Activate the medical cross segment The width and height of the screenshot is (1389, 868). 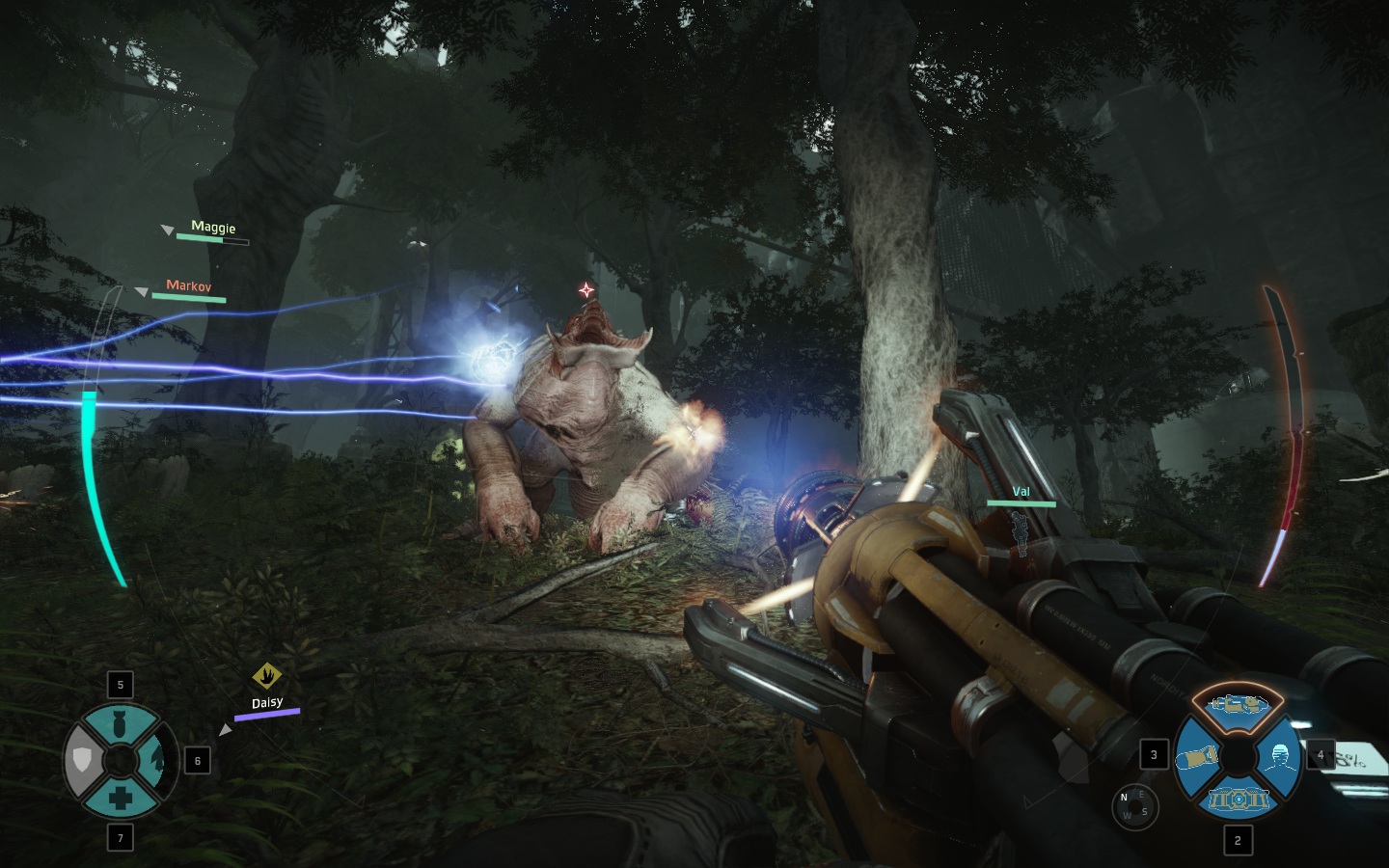[120, 799]
